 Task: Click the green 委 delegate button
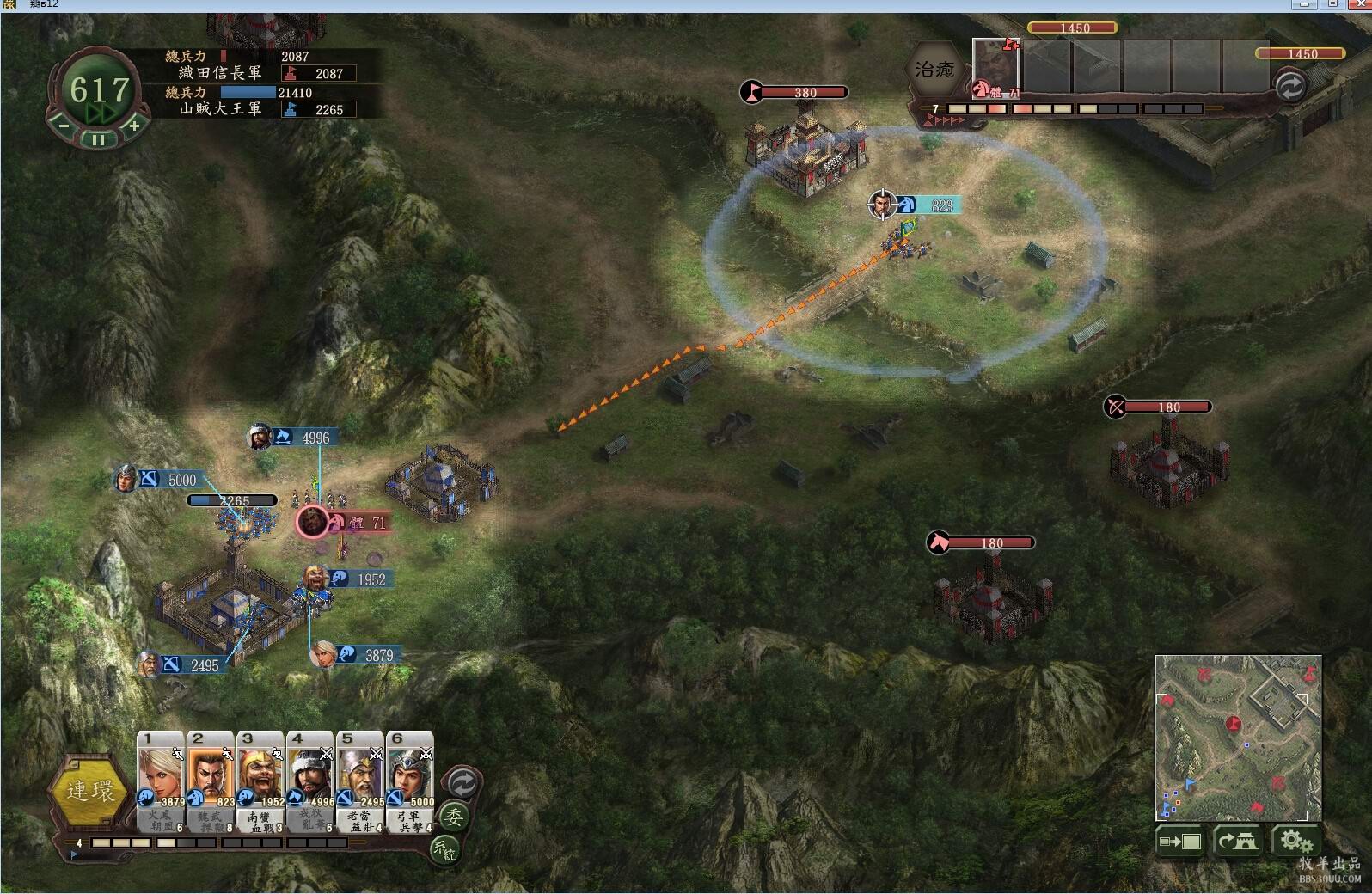click(453, 817)
